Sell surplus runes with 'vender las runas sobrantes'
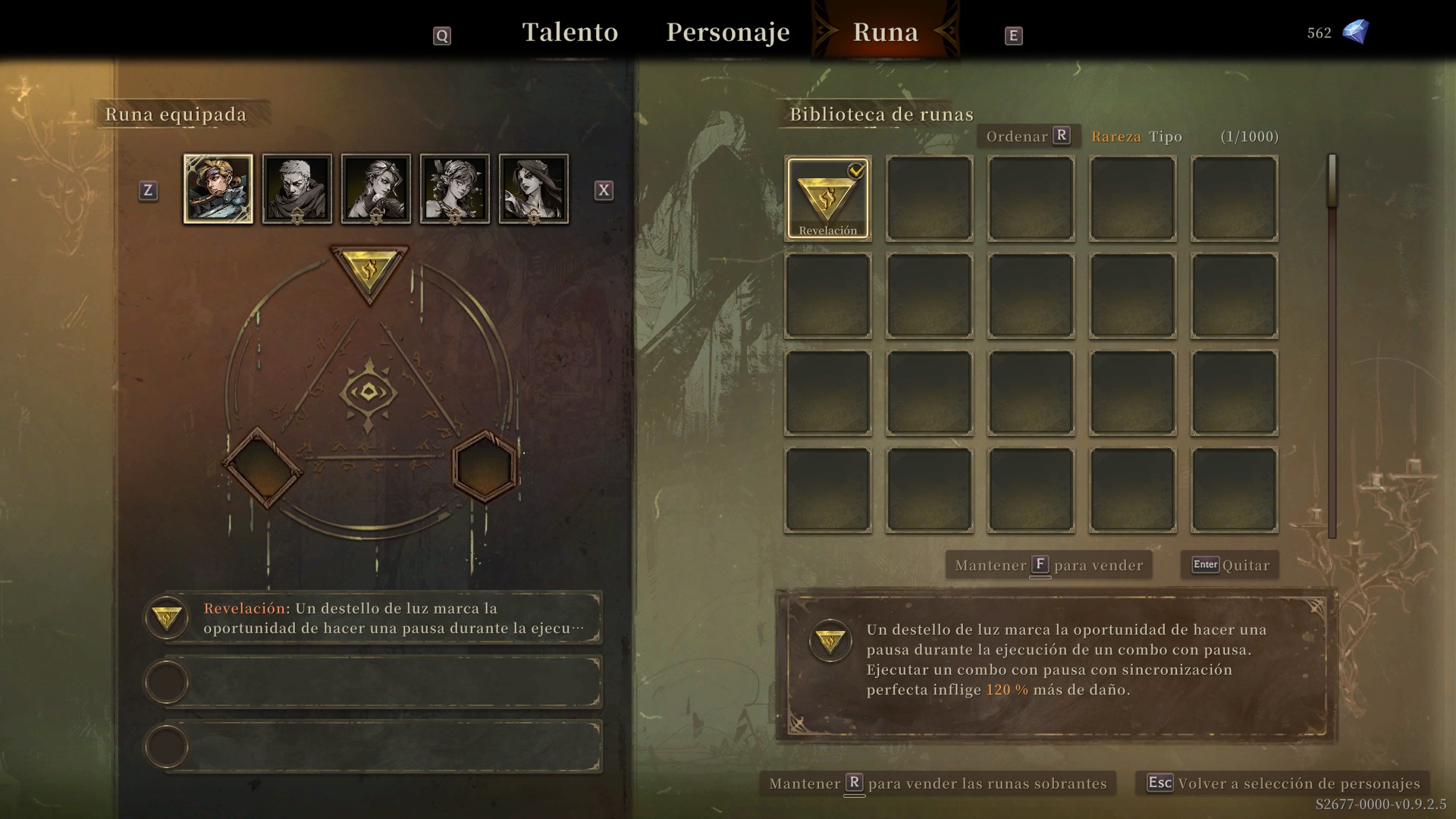Viewport: 1456px width, 819px height. coord(938,783)
